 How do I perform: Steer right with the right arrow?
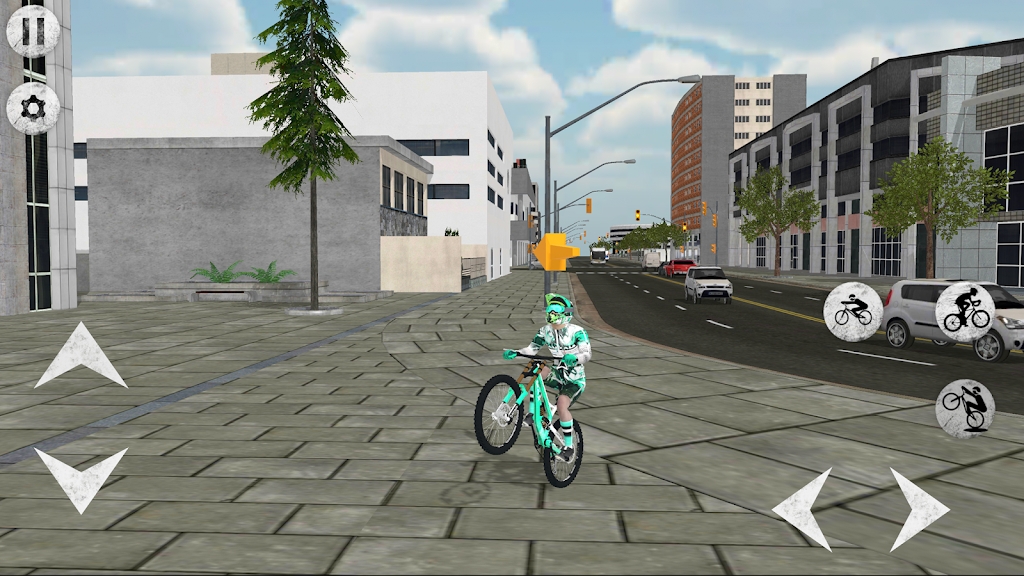click(x=918, y=508)
